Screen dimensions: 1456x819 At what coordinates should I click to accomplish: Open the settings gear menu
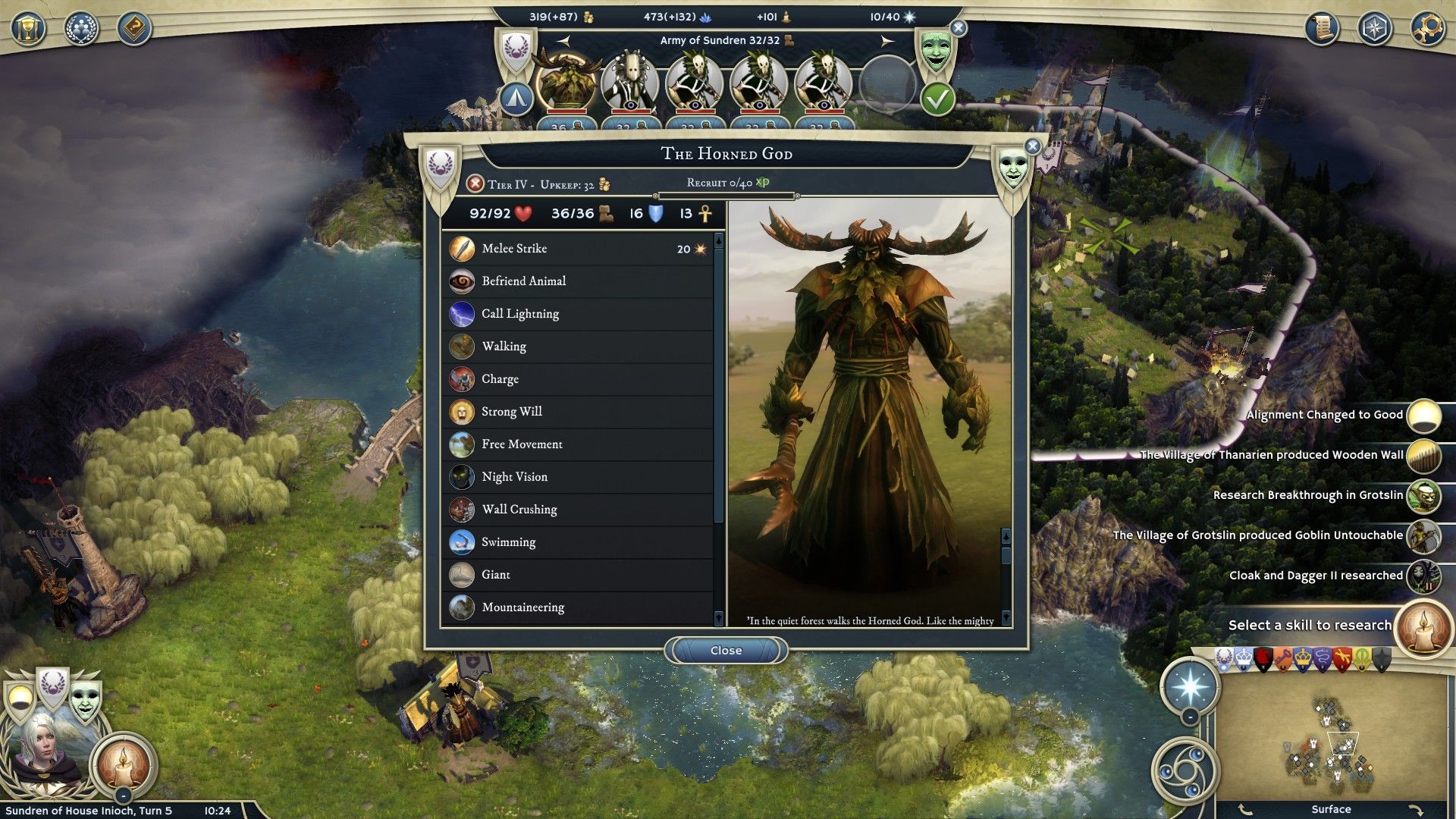[1427, 29]
